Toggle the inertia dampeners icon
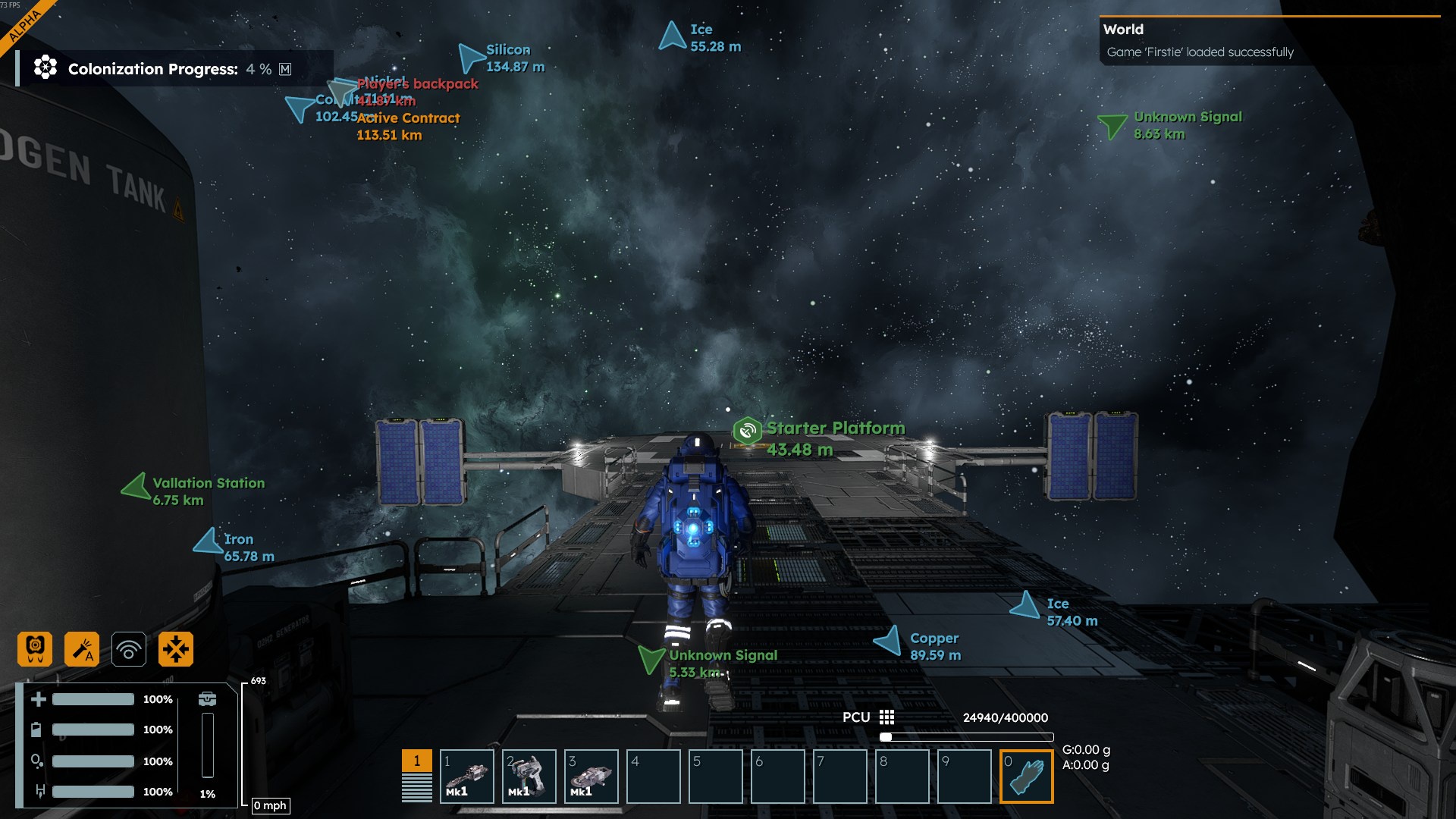1456x819 pixels. tap(176, 649)
